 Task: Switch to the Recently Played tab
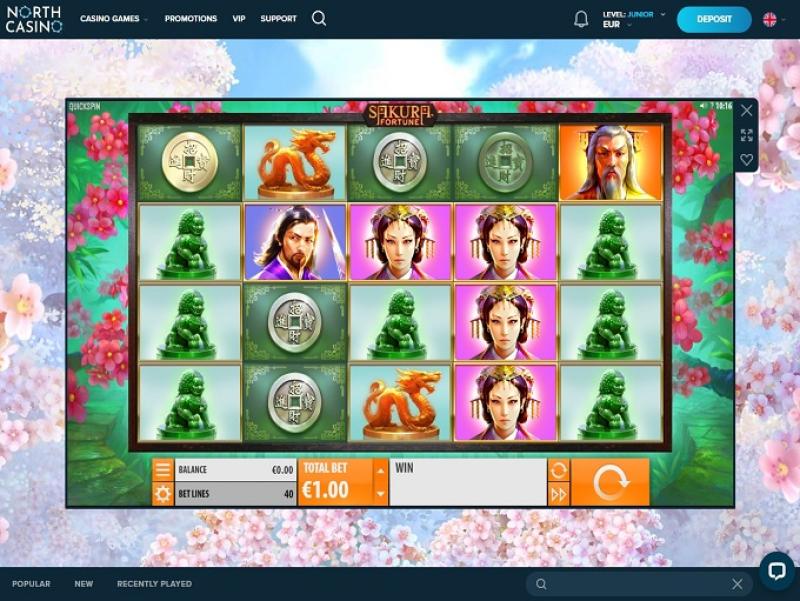click(154, 584)
